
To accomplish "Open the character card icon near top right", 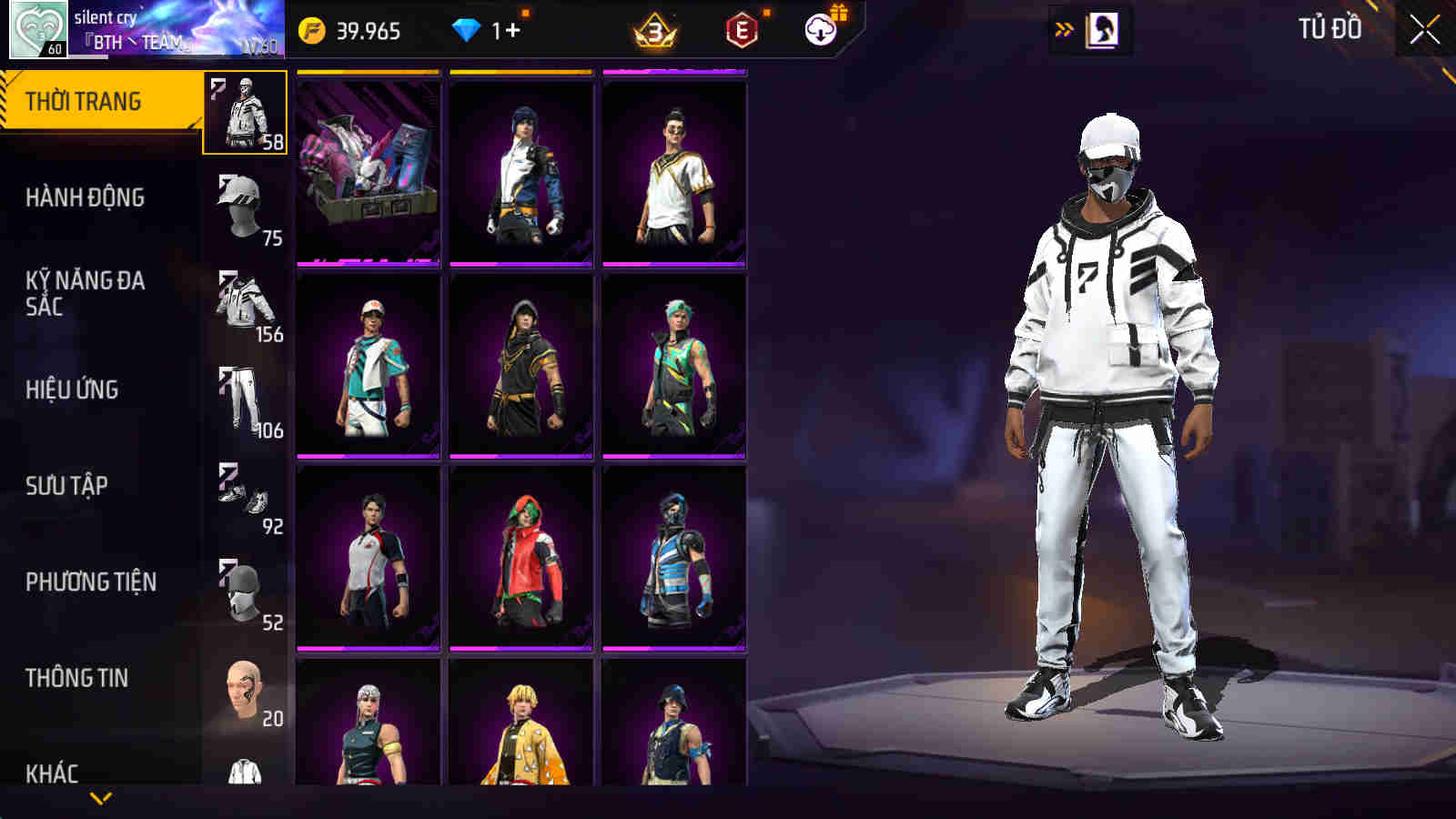I will click(1104, 28).
